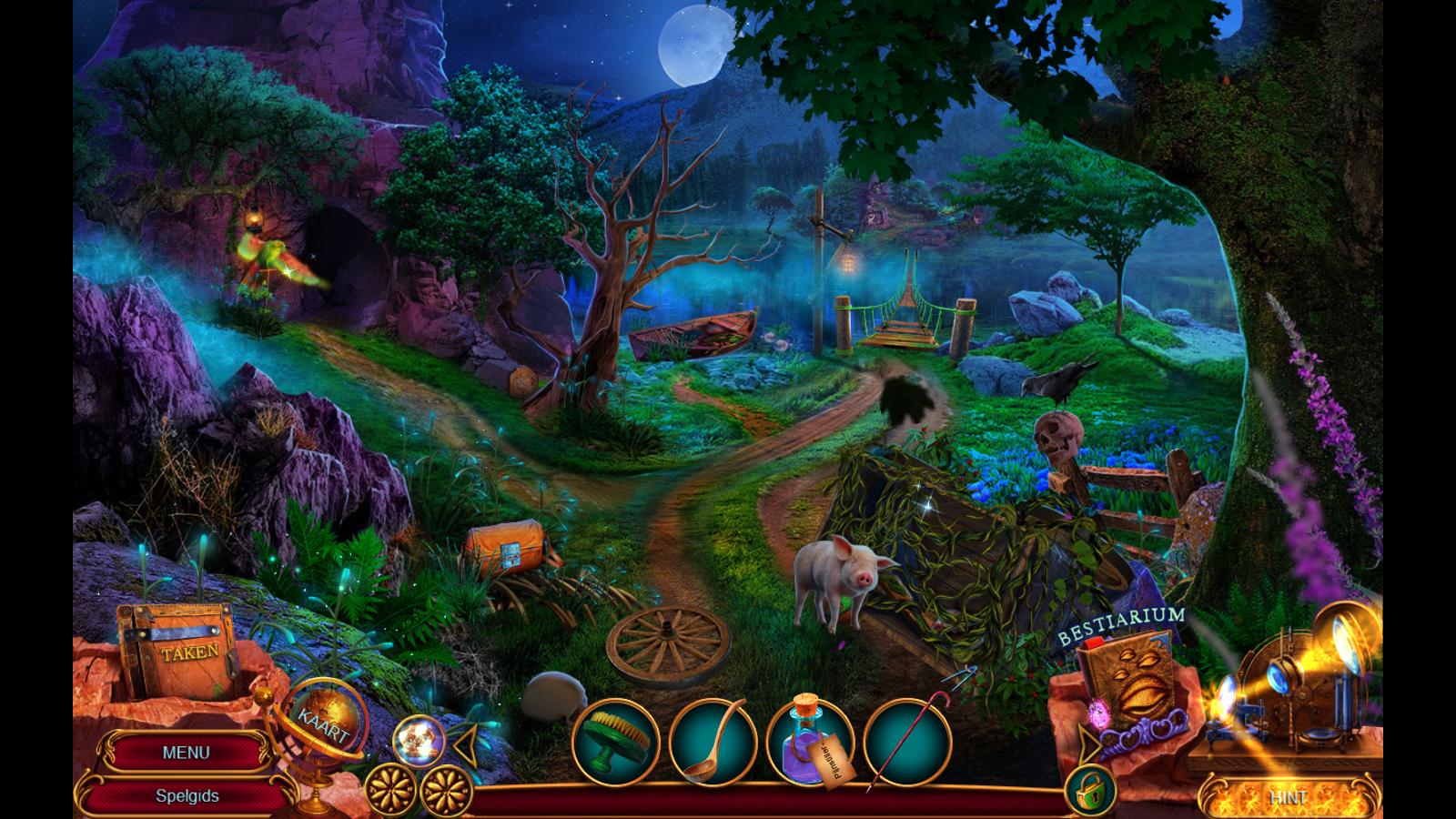Select the purple painkiller bottle item
This screenshot has width=1456, height=819.
(x=808, y=741)
